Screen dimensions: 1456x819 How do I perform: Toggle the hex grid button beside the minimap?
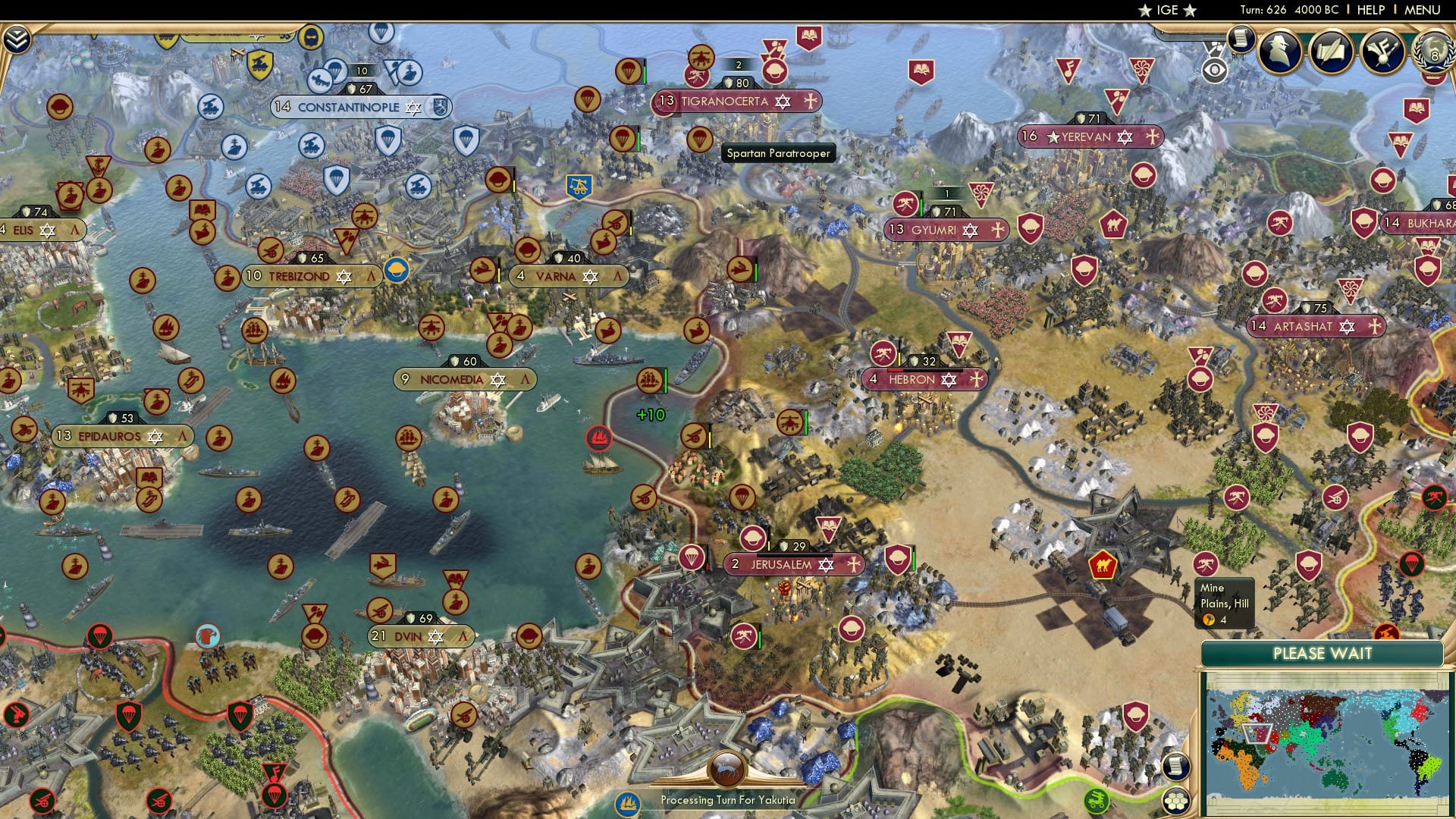tap(1175, 802)
